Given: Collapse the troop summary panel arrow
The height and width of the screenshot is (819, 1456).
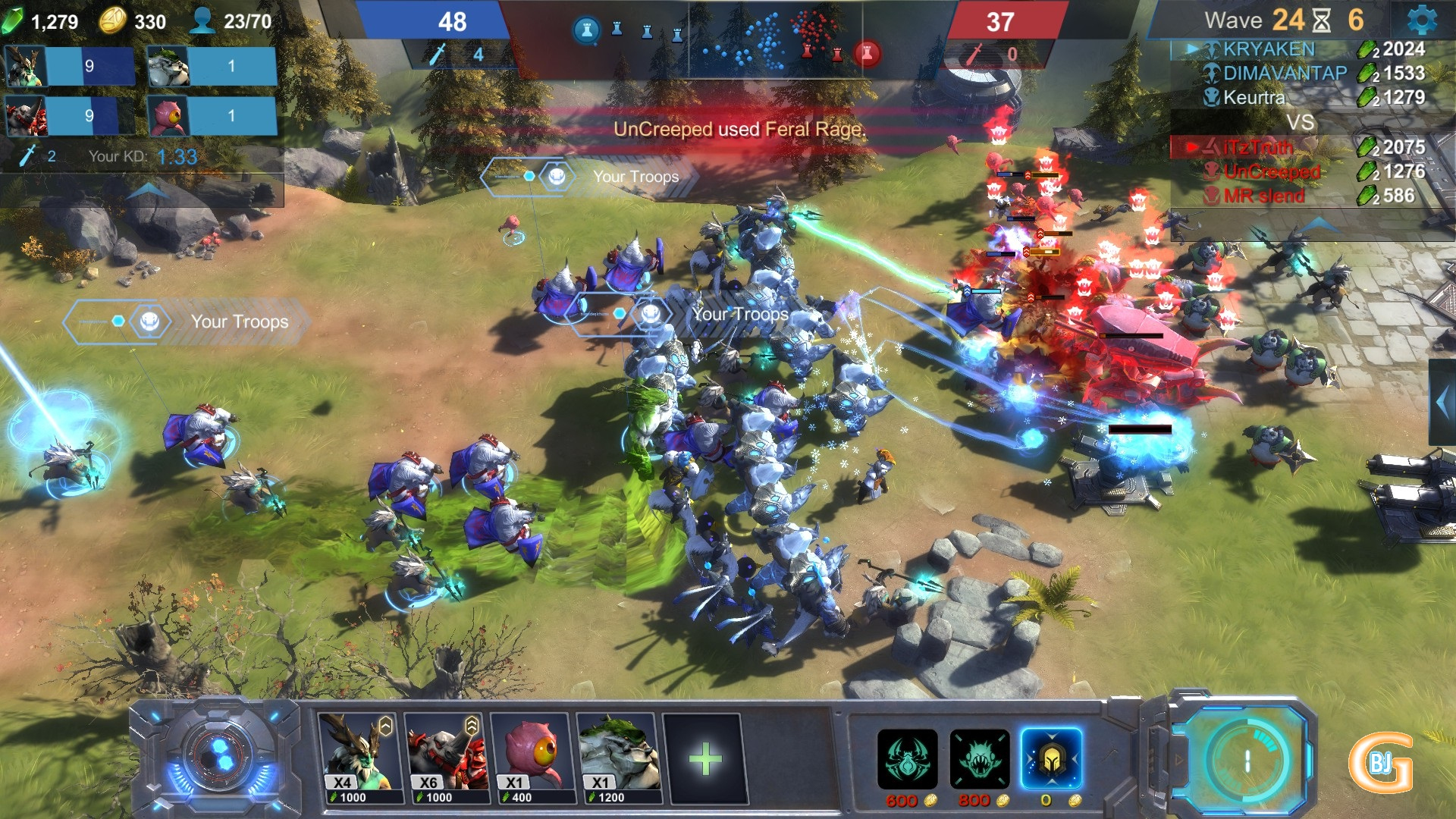Looking at the screenshot, I should [x=147, y=191].
